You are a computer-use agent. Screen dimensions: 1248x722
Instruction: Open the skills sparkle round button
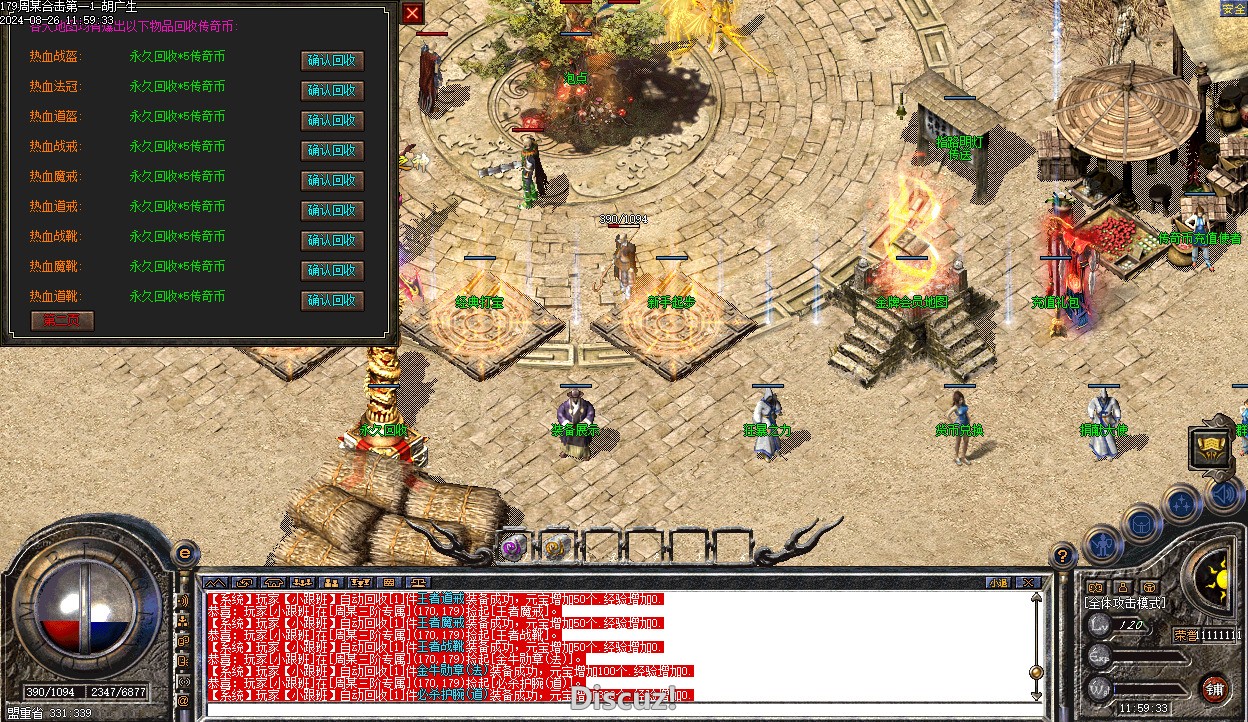pos(1181,502)
